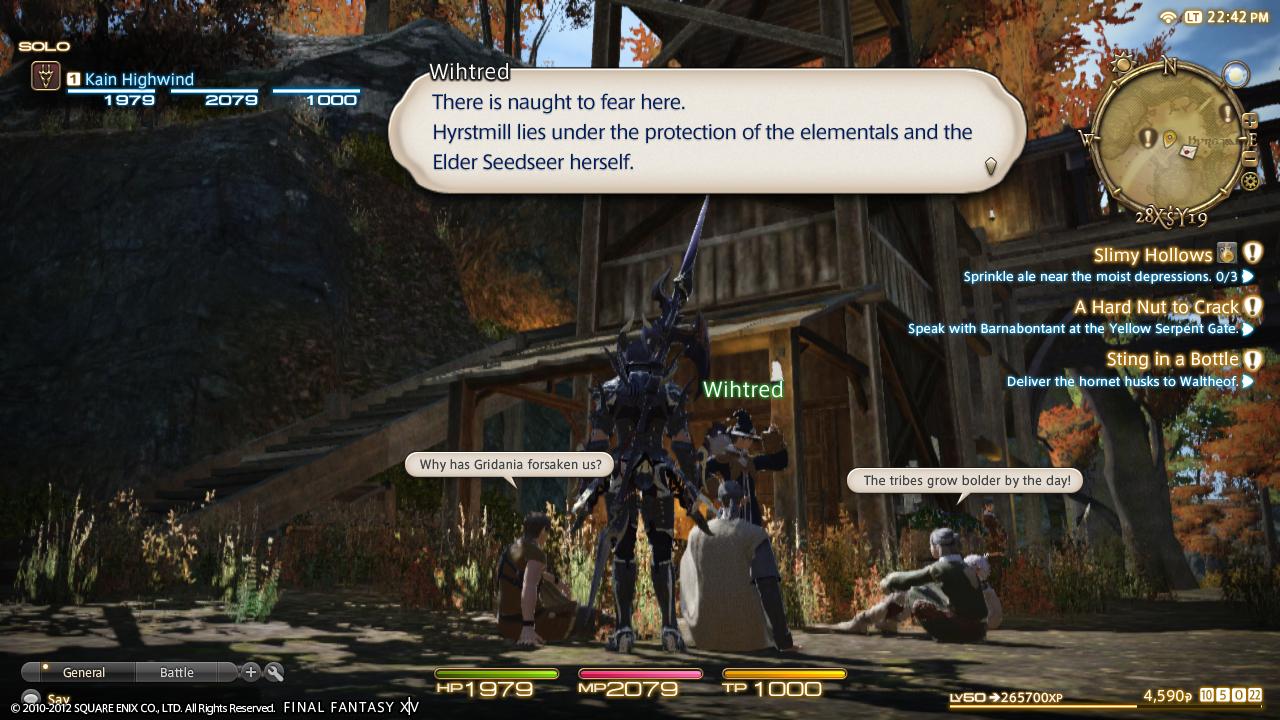Expand the Slimy Hollows objective arrow
1280x720 pixels.
[x=1245, y=276]
